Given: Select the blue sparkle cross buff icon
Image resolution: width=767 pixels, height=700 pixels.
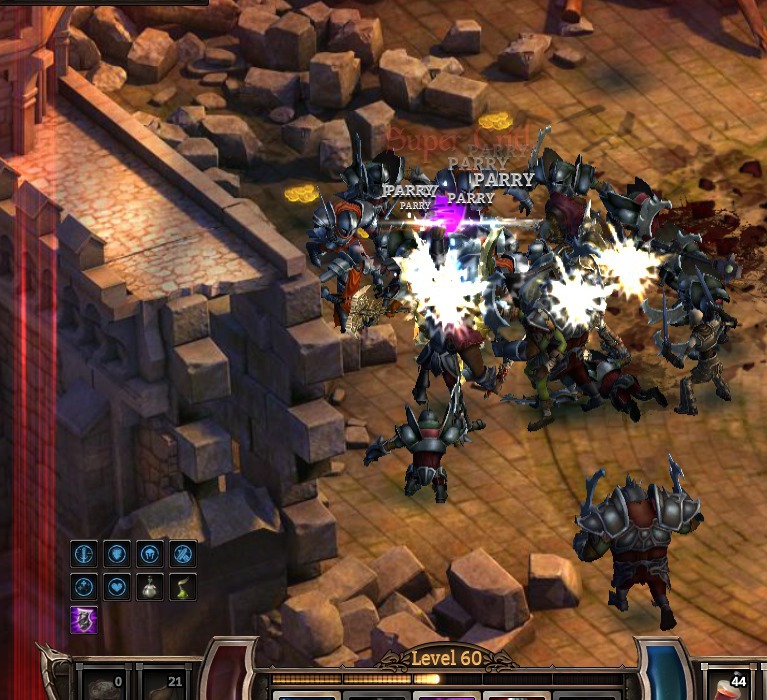Looking at the screenshot, I should [84, 586].
